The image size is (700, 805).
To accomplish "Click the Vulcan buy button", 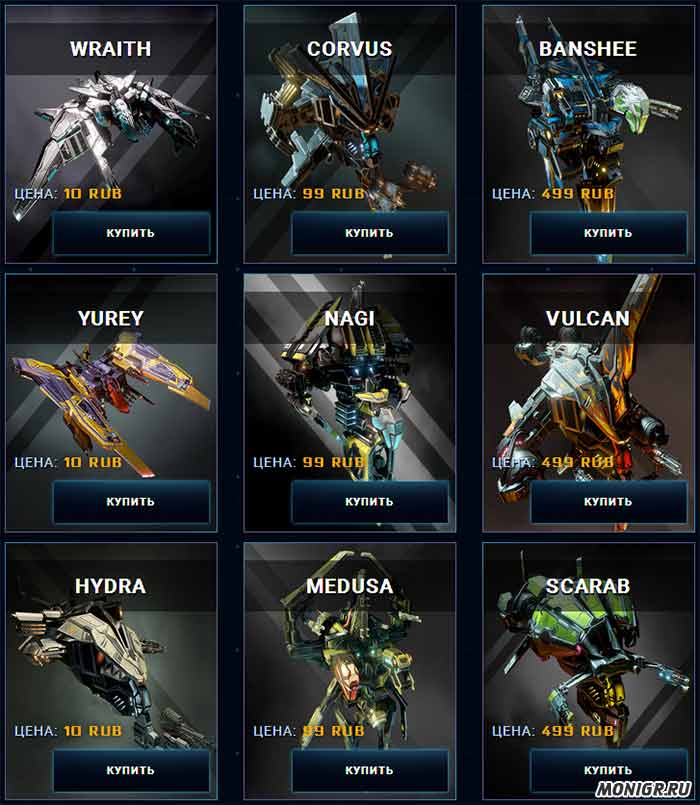I will 608,502.
